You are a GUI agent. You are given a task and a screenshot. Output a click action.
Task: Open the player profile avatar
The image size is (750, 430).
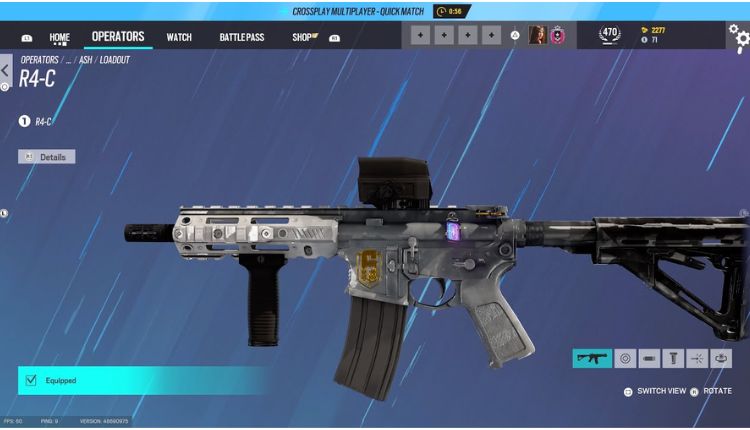pos(537,36)
